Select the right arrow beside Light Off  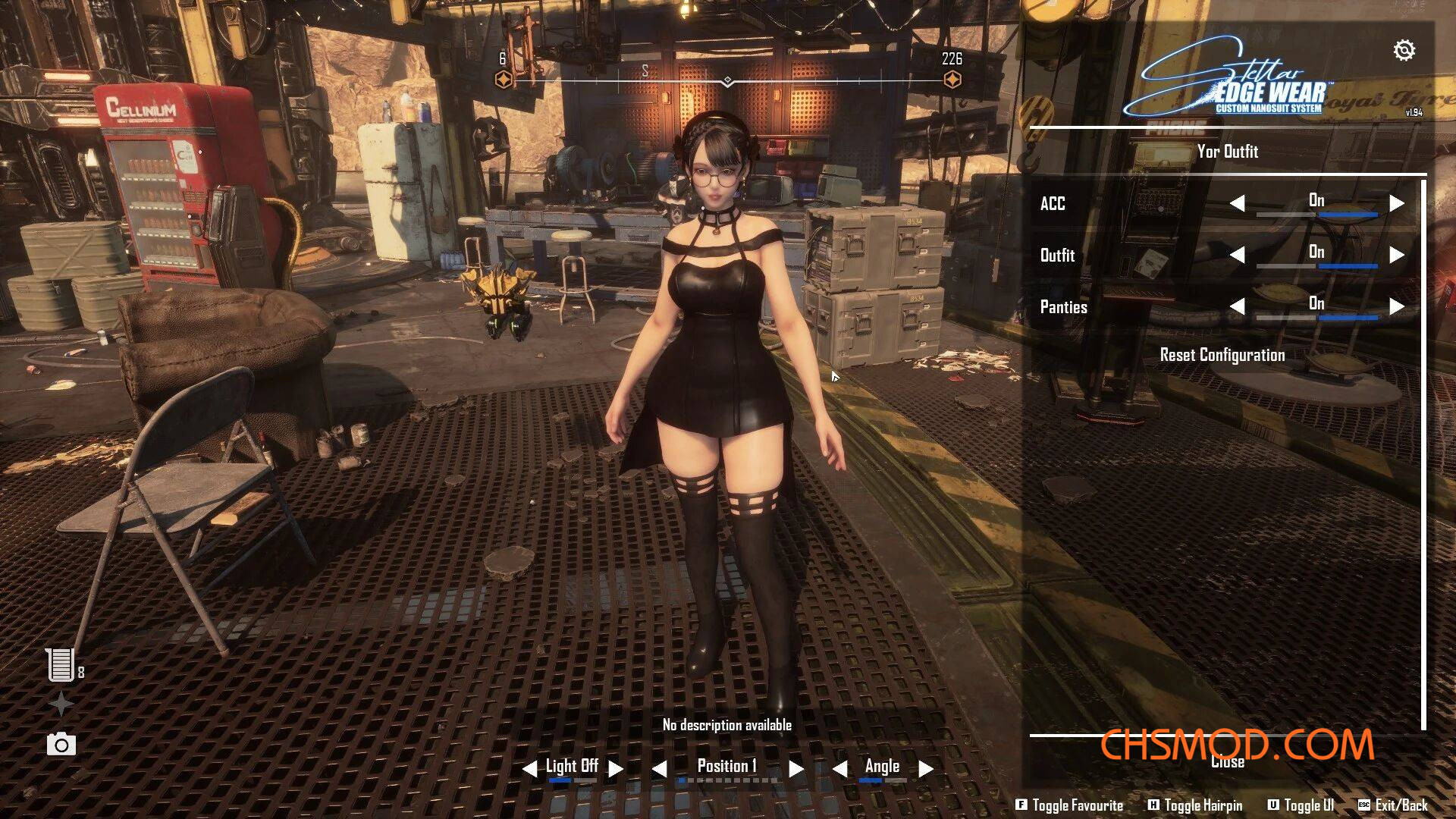coord(616,769)
